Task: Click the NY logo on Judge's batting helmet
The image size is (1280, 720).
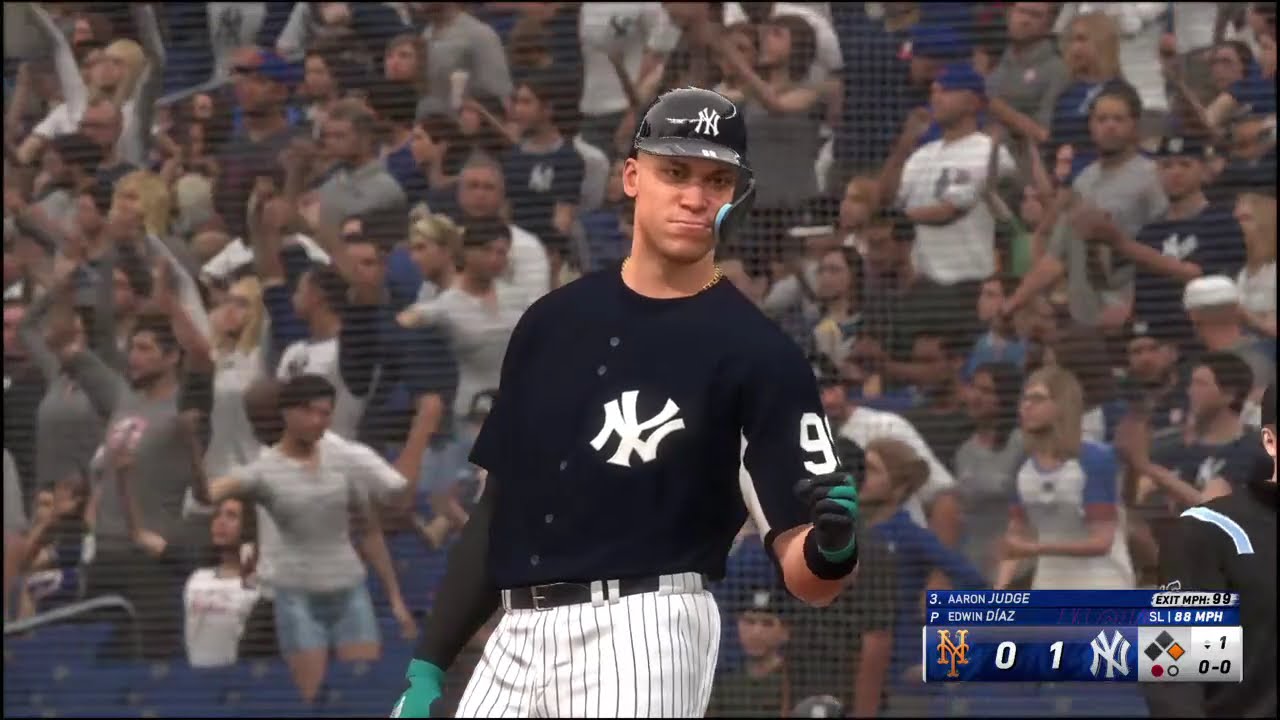Action: coord(707,120)
